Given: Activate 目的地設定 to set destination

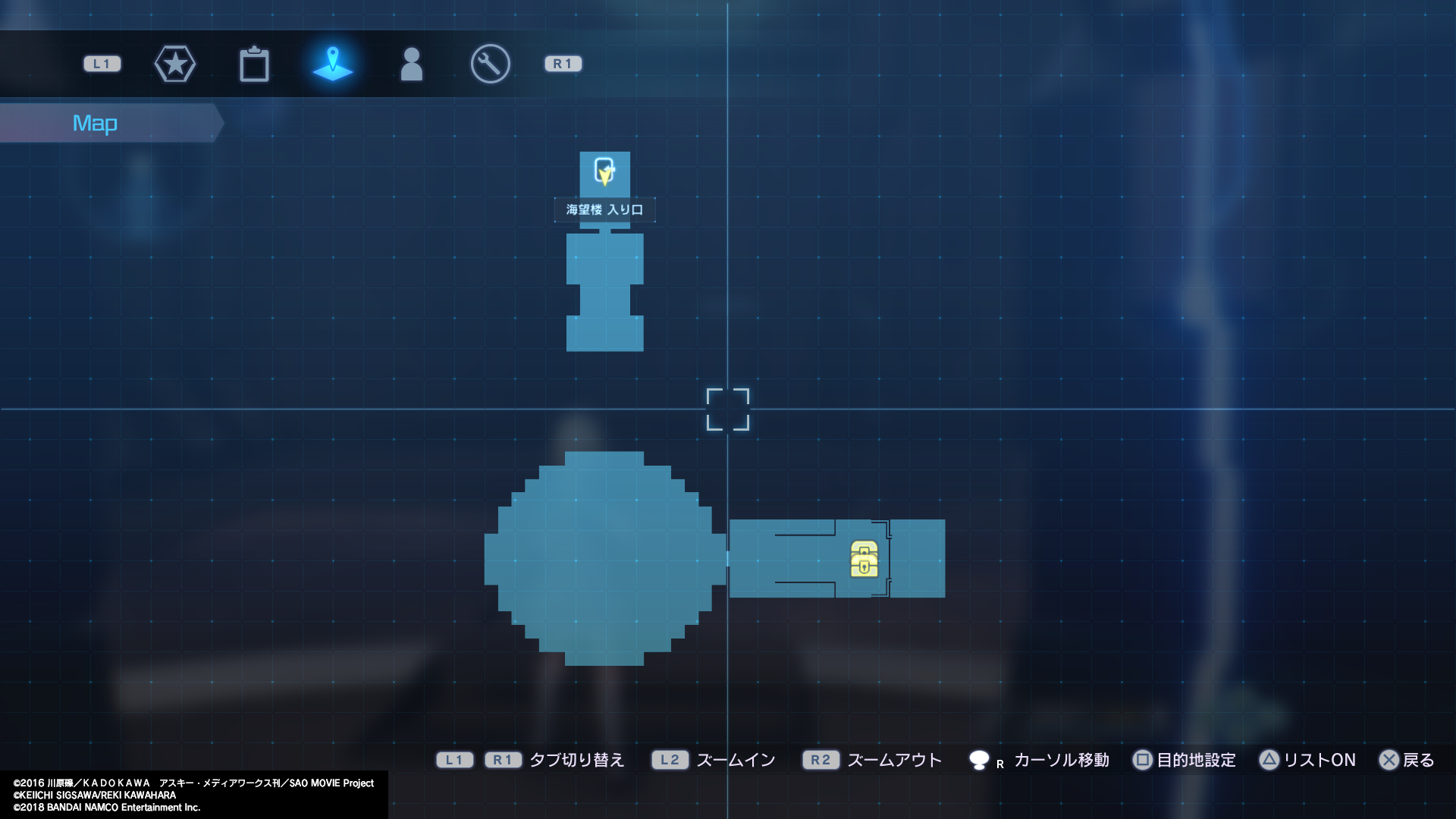Looking at the screenshot, I should click(1196, 760).
